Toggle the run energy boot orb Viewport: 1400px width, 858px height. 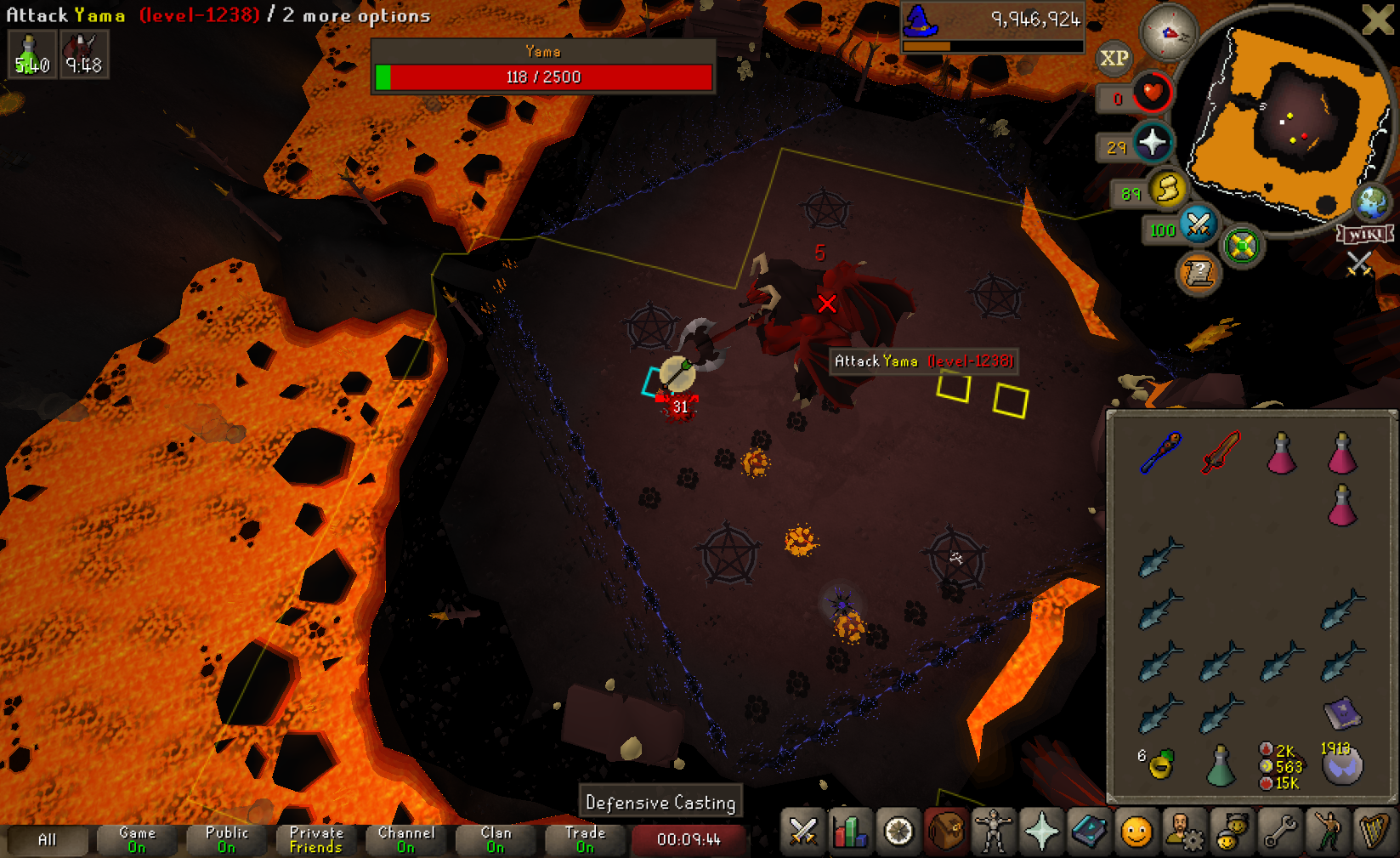point(1168,189)
